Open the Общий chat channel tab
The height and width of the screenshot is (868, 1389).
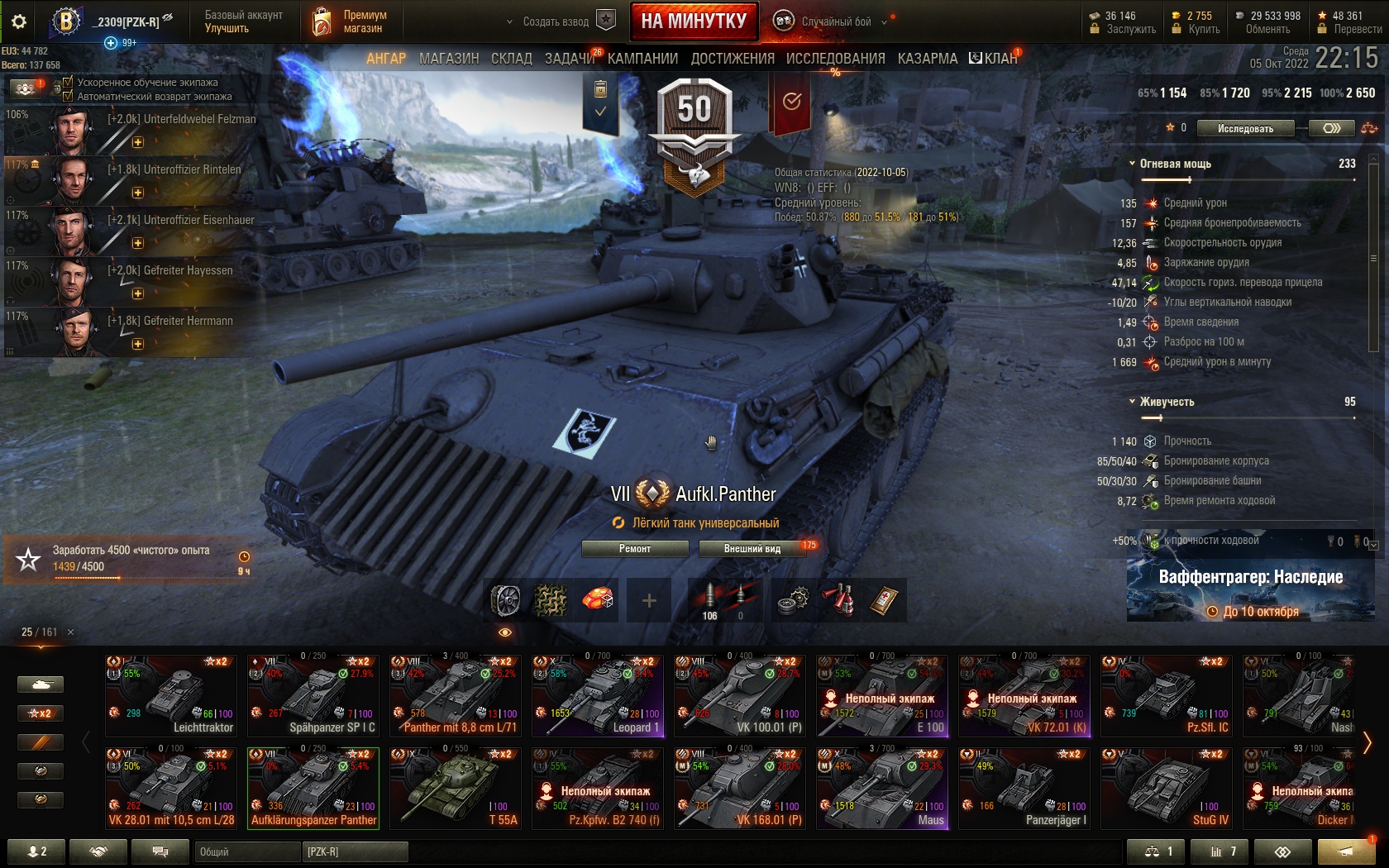point(246,851)
